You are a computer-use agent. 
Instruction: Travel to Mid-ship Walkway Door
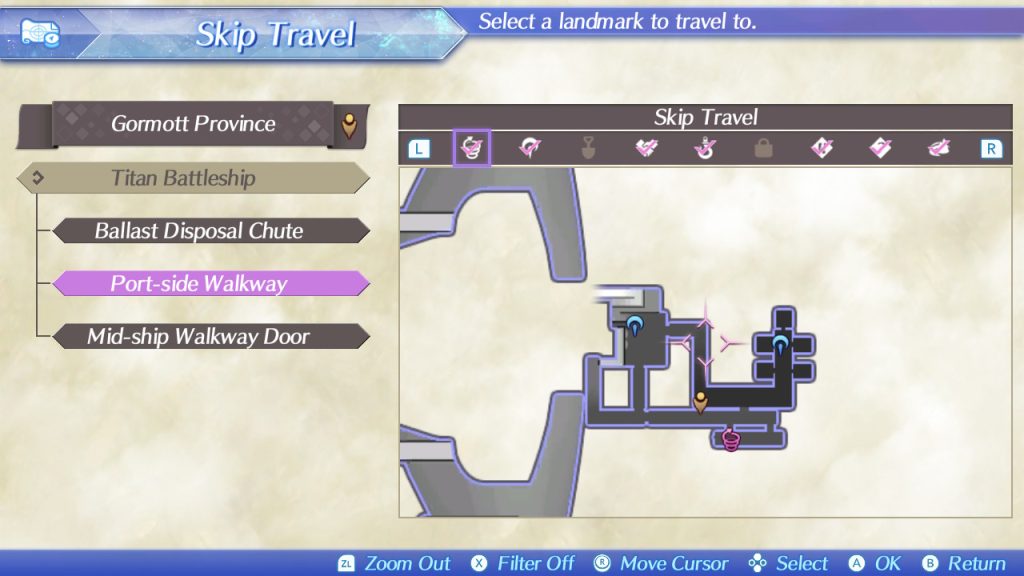(199, 337)
